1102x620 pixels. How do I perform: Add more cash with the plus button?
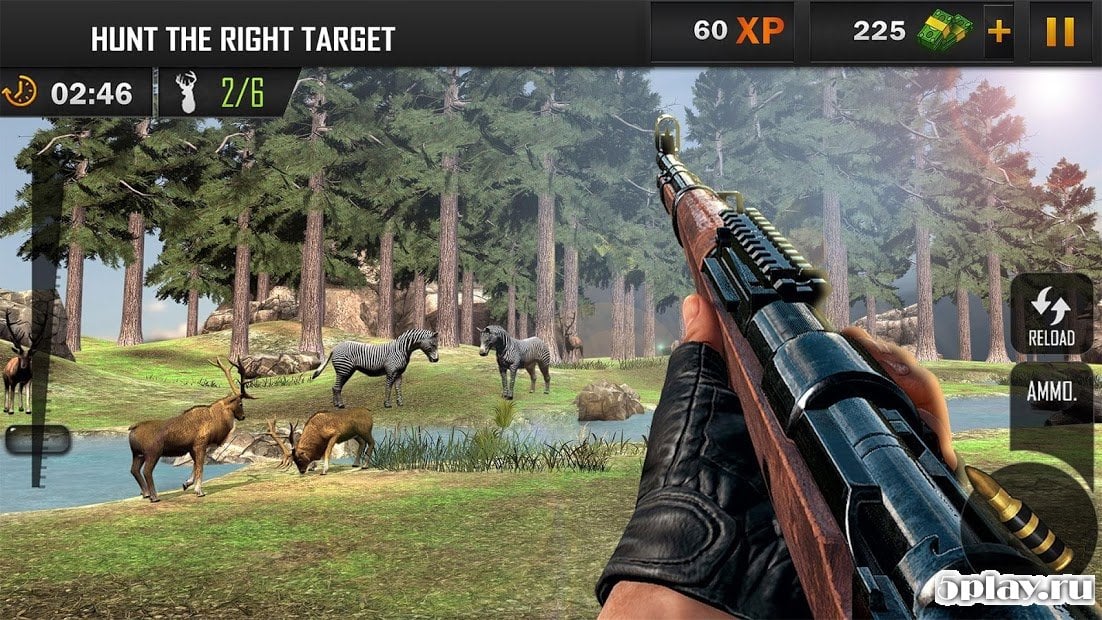point(998,32)
